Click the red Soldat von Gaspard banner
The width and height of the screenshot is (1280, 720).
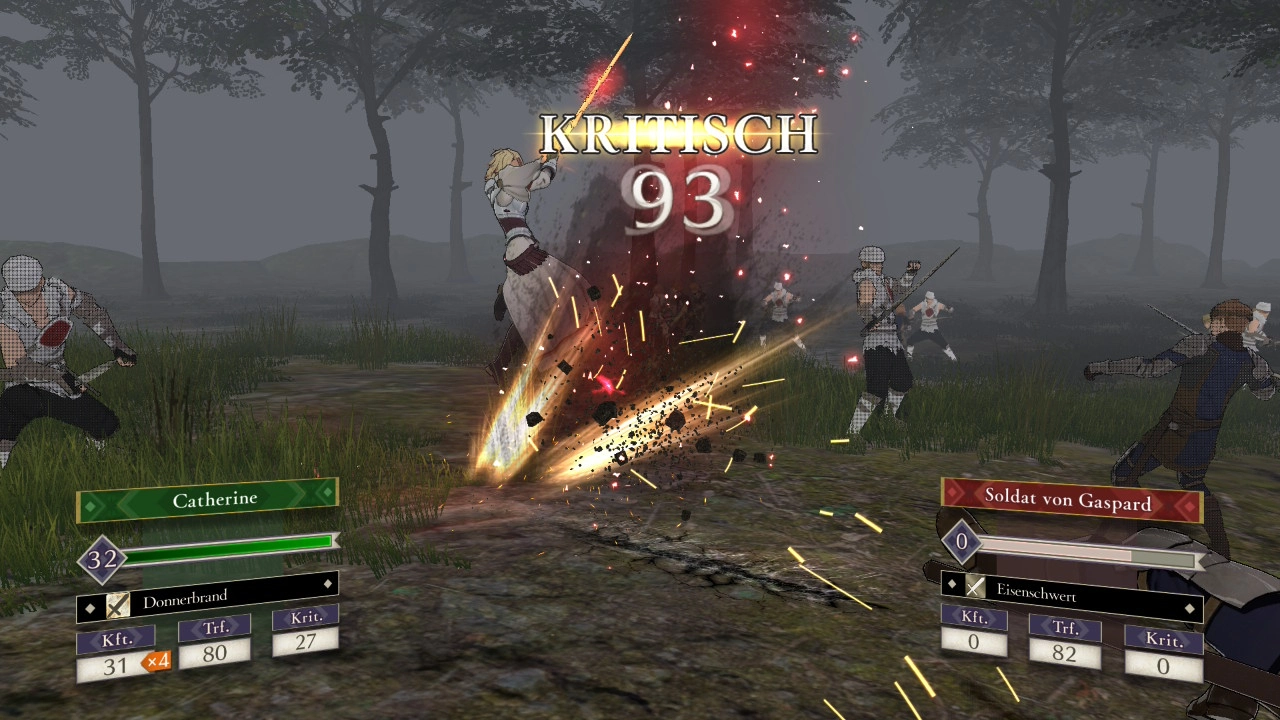tap(1069, 501)
